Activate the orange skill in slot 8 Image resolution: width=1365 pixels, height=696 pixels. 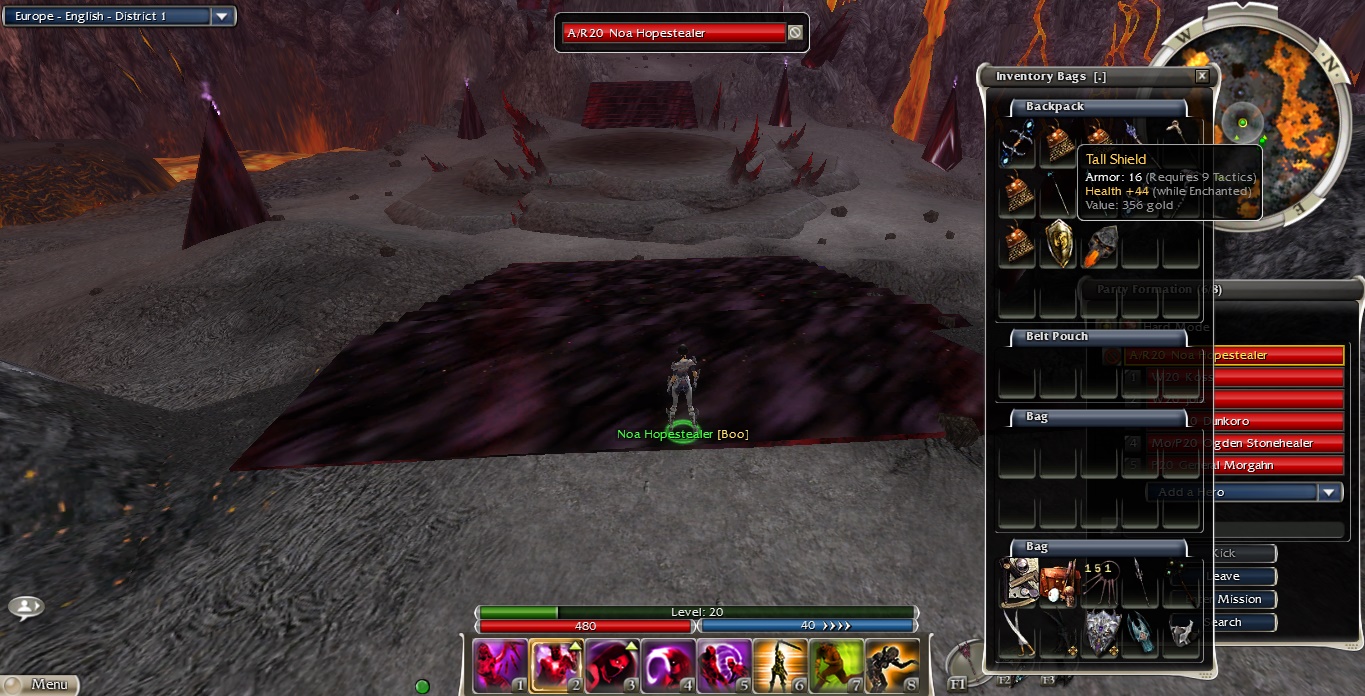click(892, 666)
